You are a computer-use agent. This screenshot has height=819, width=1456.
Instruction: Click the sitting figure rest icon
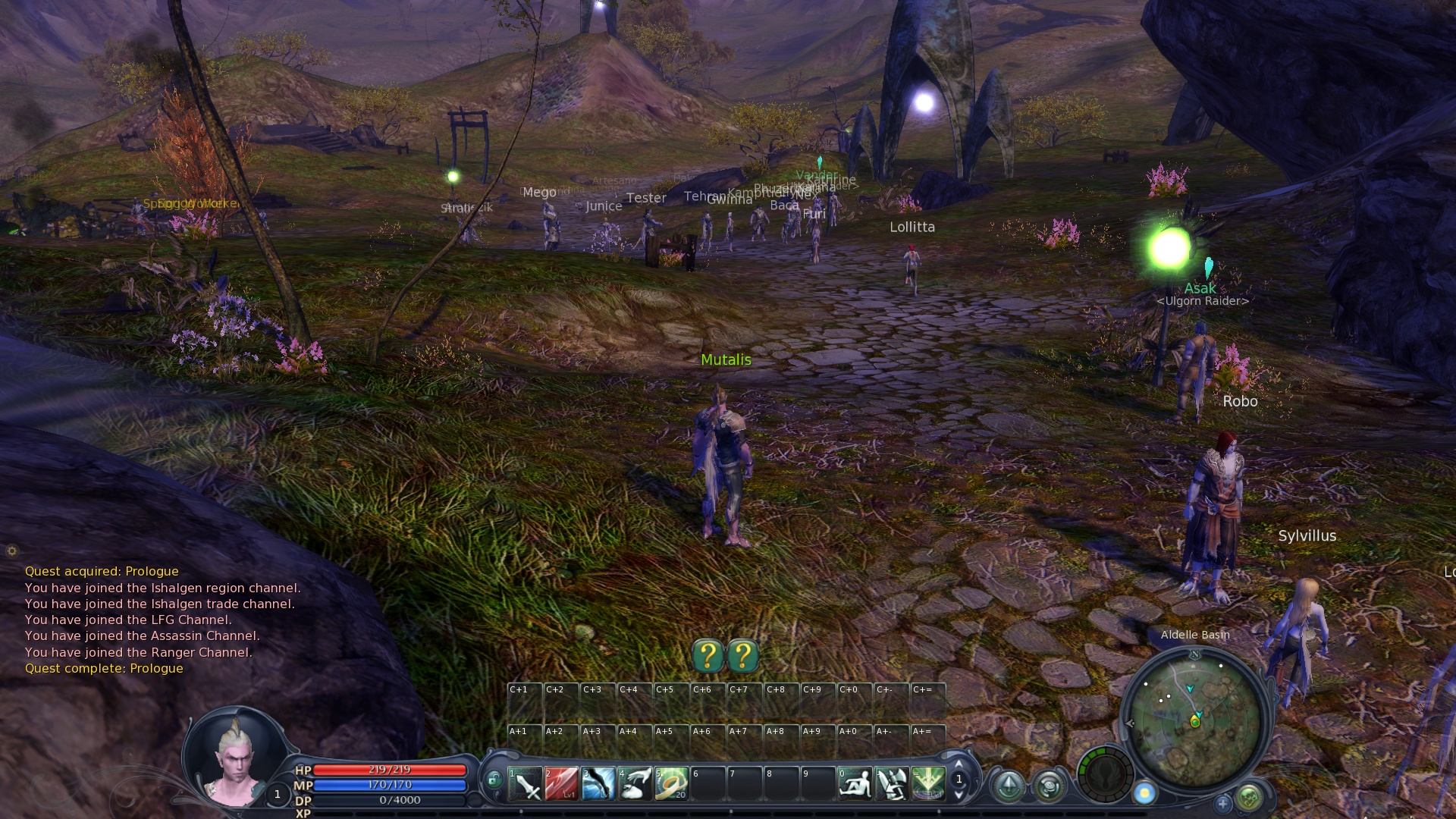pos(855,784)
